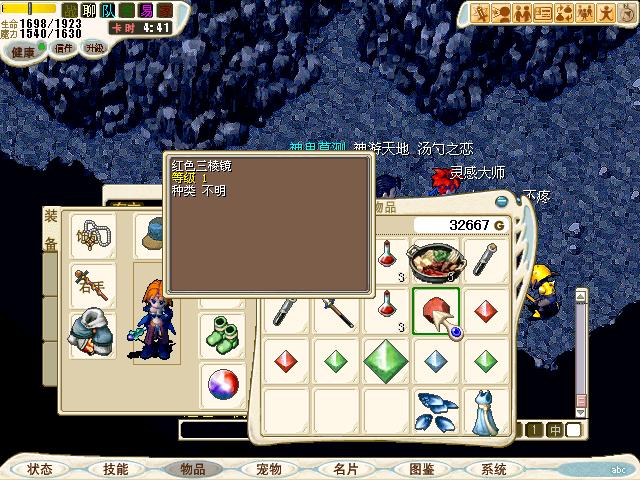The width and height of the screenshot is (640, 480).
Task: Open the 技能 skills menu
Action: pos(115,468)
